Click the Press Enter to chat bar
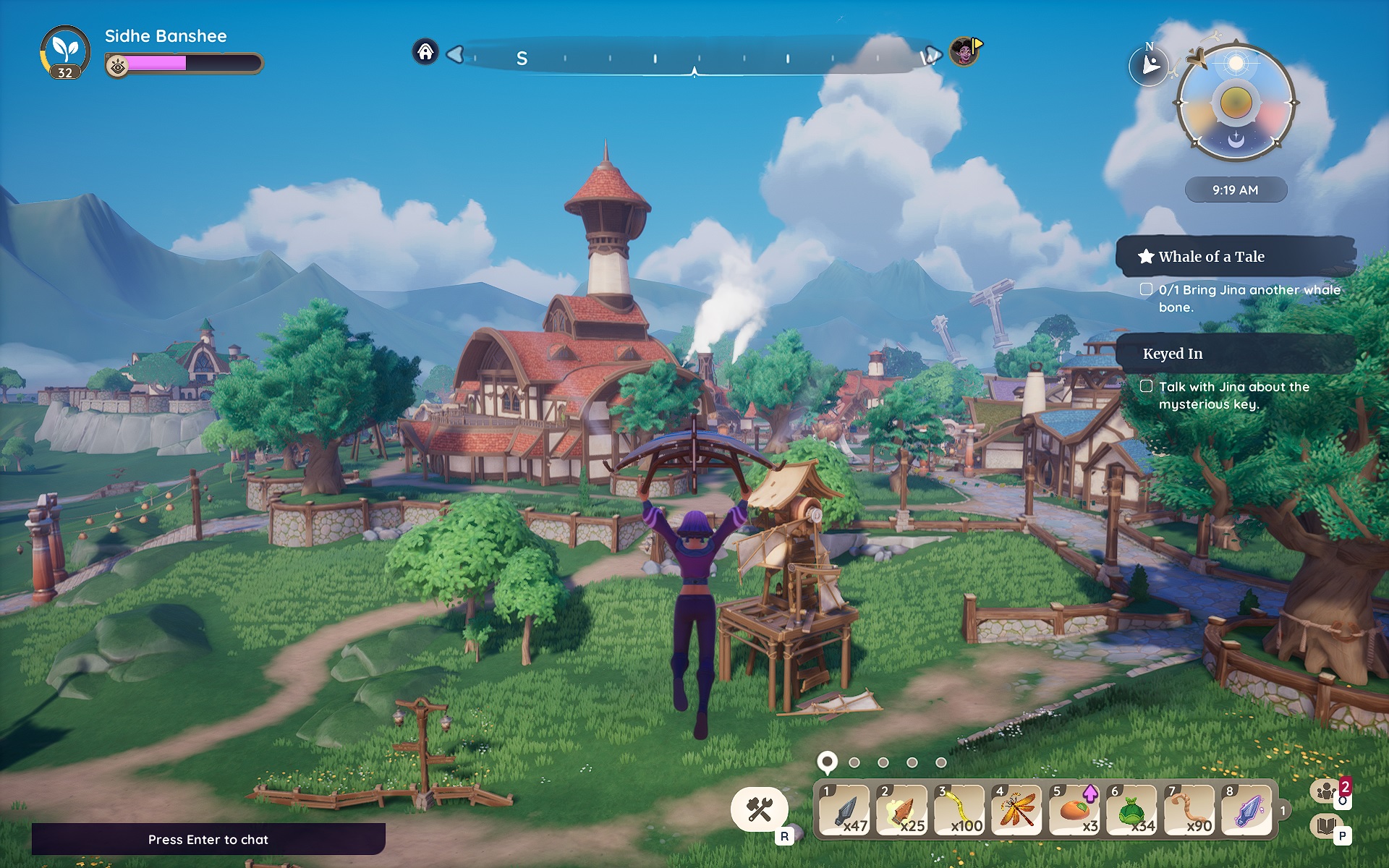Image resolution: width=1389 pixels, height=868 pixels. point(208,840)
